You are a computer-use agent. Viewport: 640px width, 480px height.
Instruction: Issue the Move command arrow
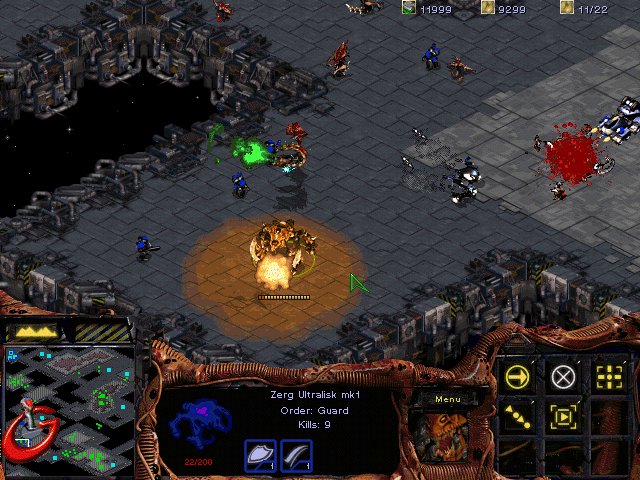(517, 376)
